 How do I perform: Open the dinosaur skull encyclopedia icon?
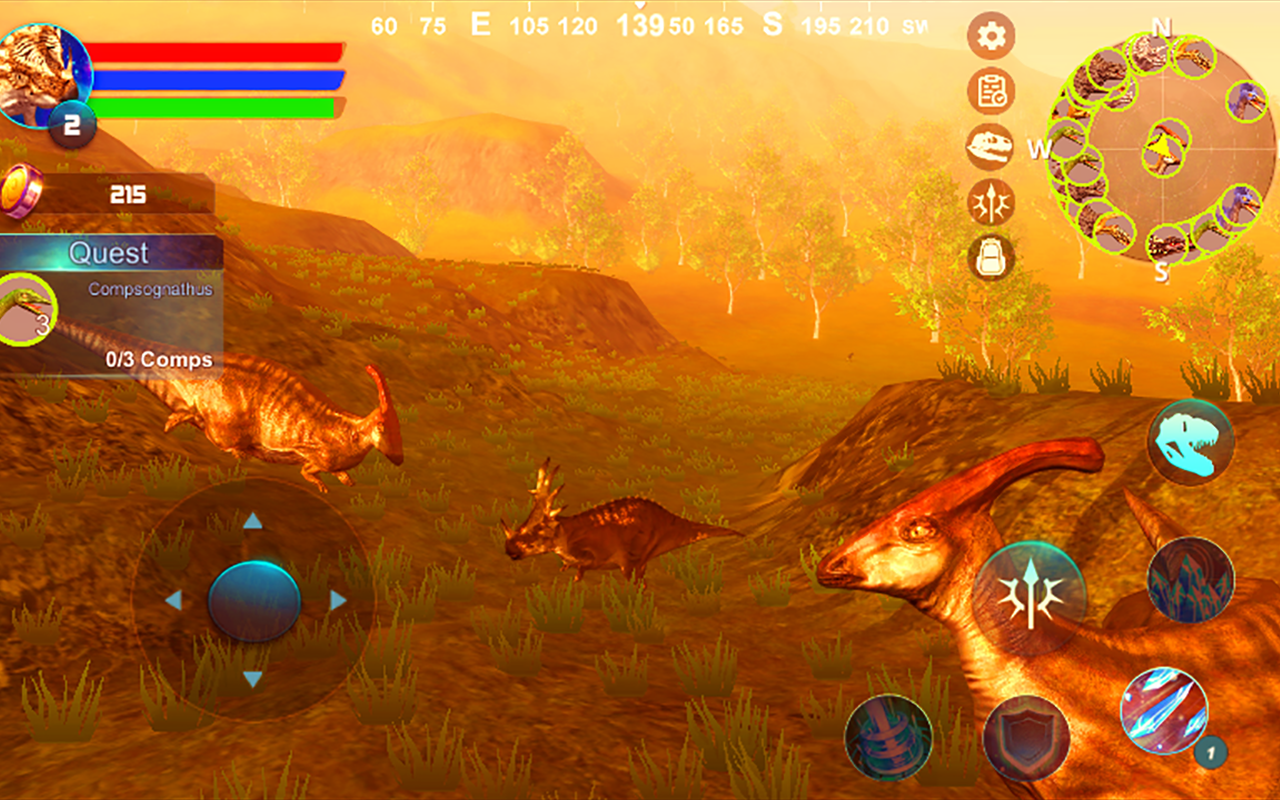[x=989, y=146]
